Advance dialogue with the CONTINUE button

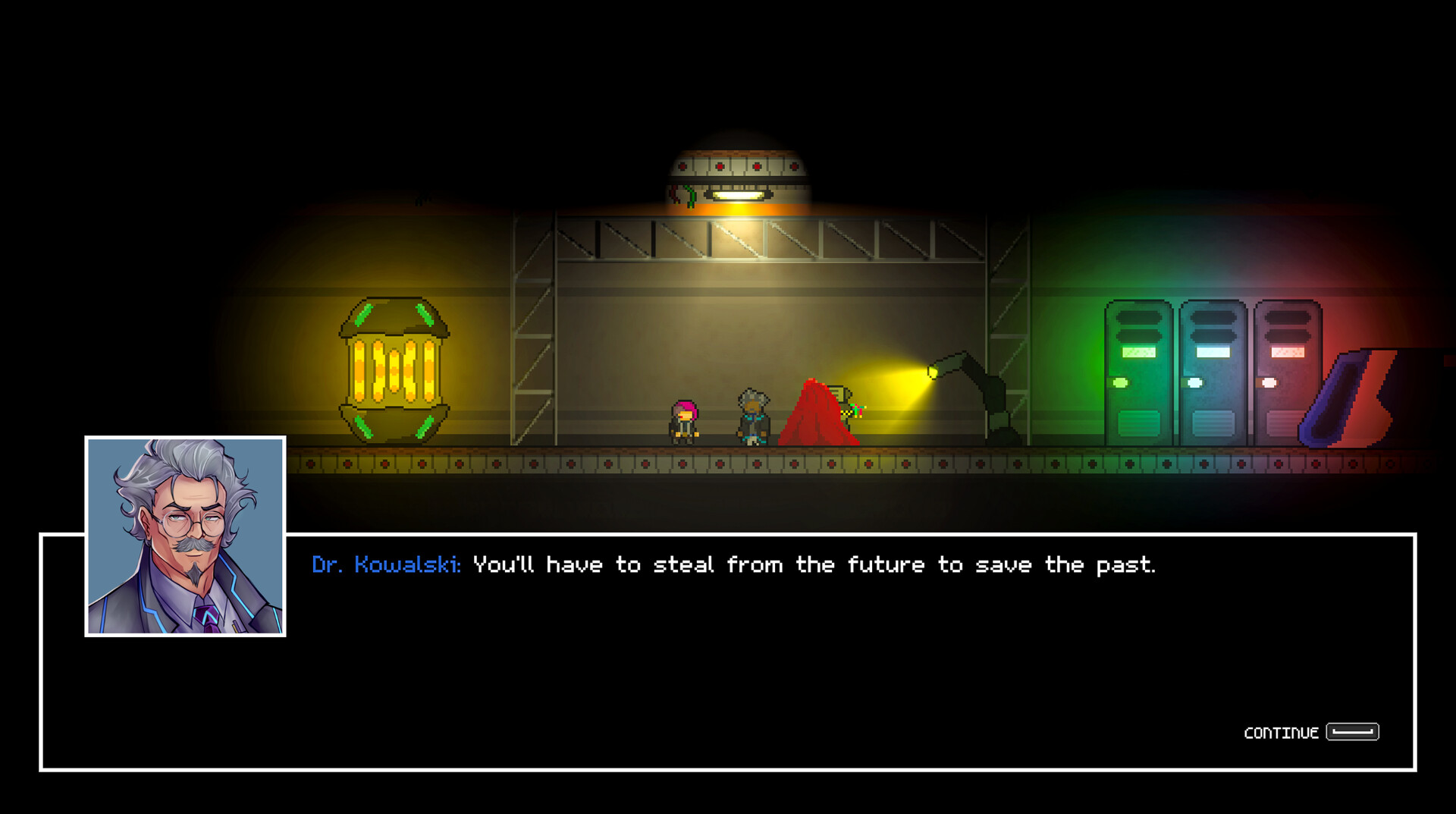coord(1282,732)
